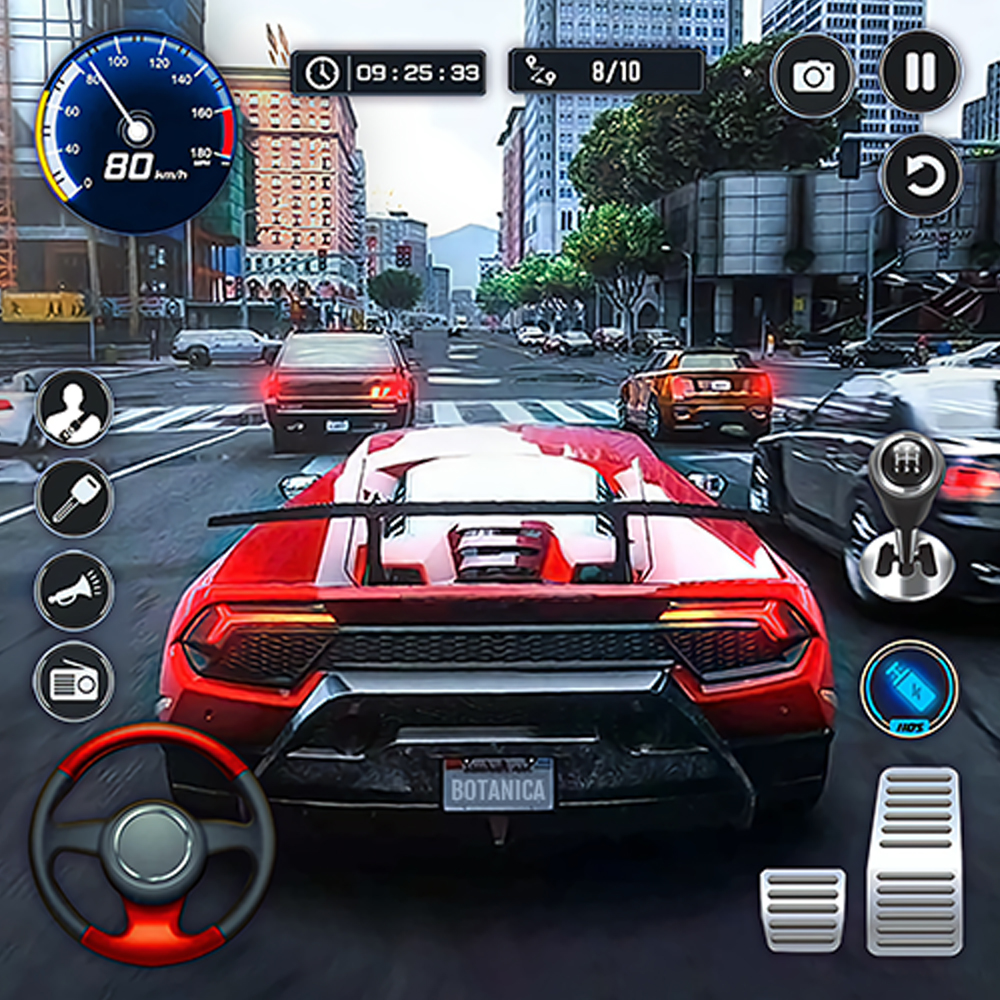Hit the circular reset arrow button
This screenshot has width=1000, height=1000.
[921, 177]
